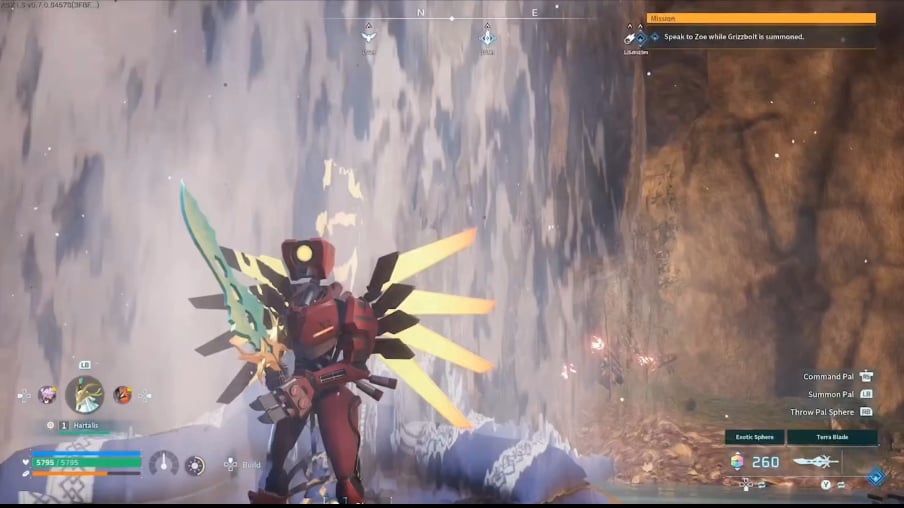Select the Hartalis pal portrait

tap(85, 395)
